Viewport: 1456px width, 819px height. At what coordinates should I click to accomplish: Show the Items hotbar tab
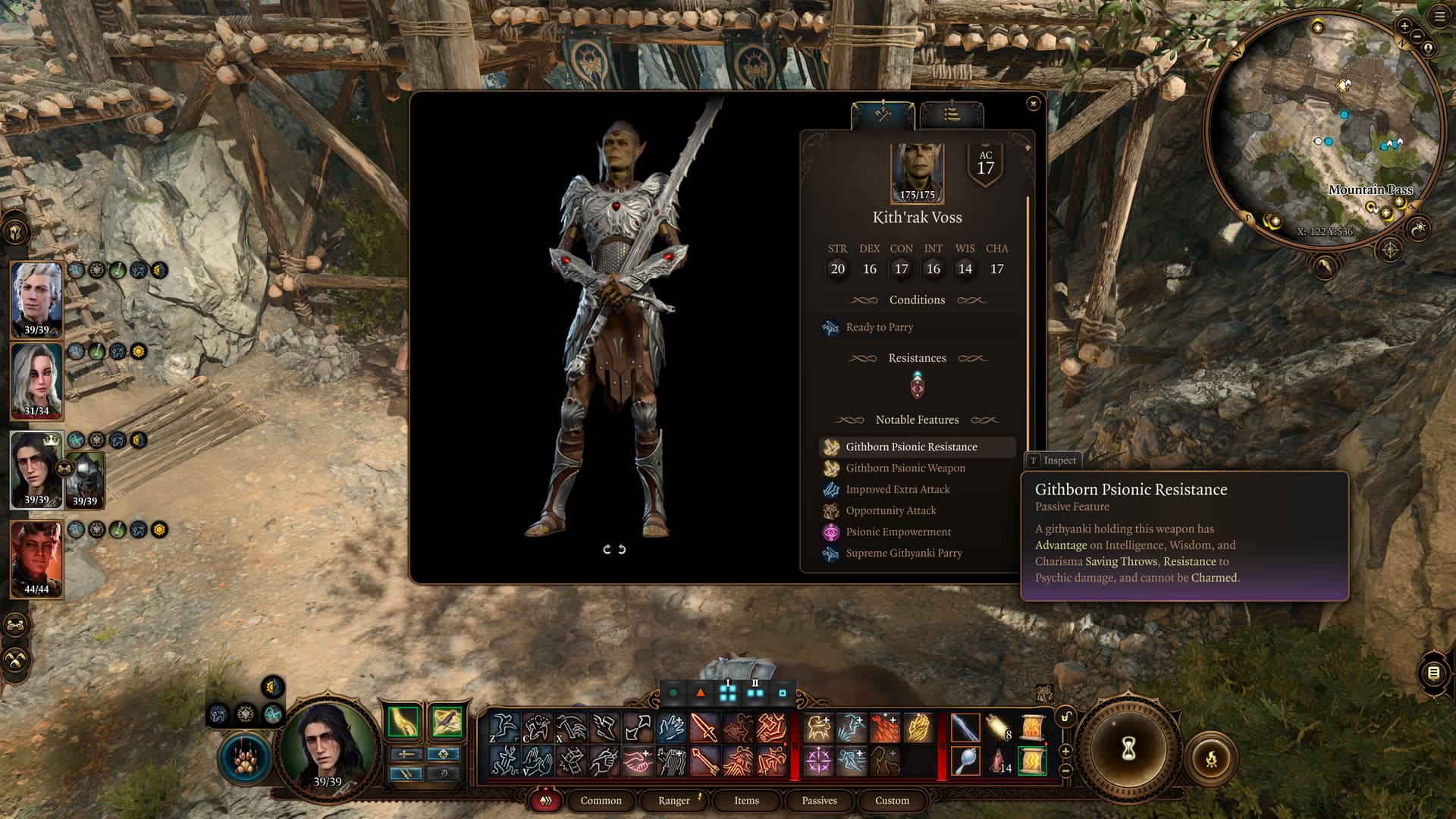pos(746,801)
